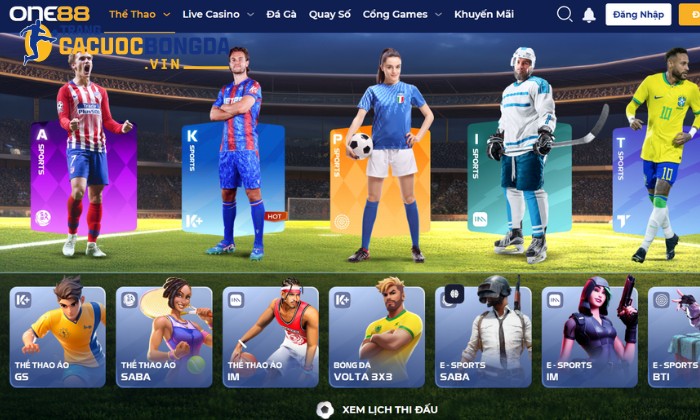Click the search magnifier icon
Screen dimensions: 700x420
(564, 14)
